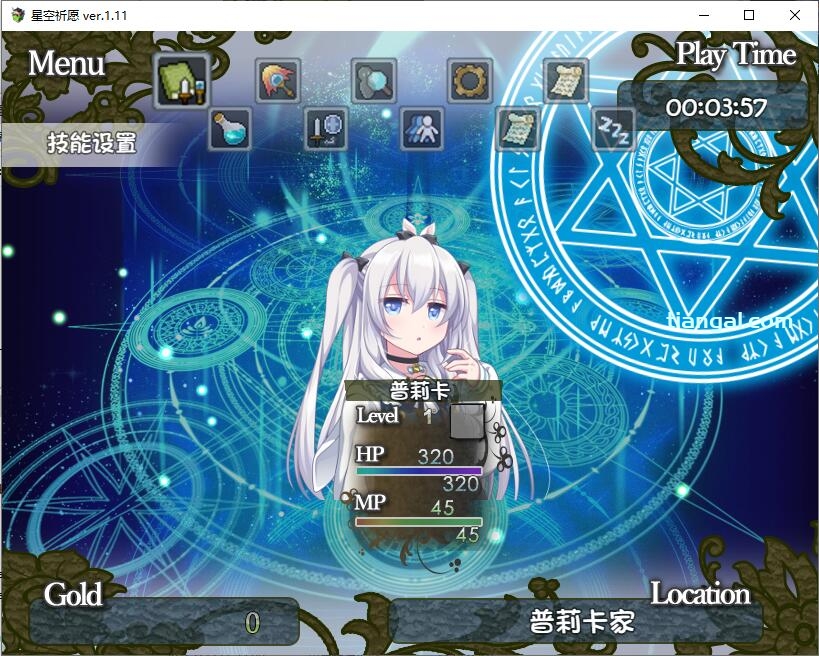The width and height of the screenshot is (819, 656).
Task: Click the magnifying glass status icon
Action: tap(374, 81)
